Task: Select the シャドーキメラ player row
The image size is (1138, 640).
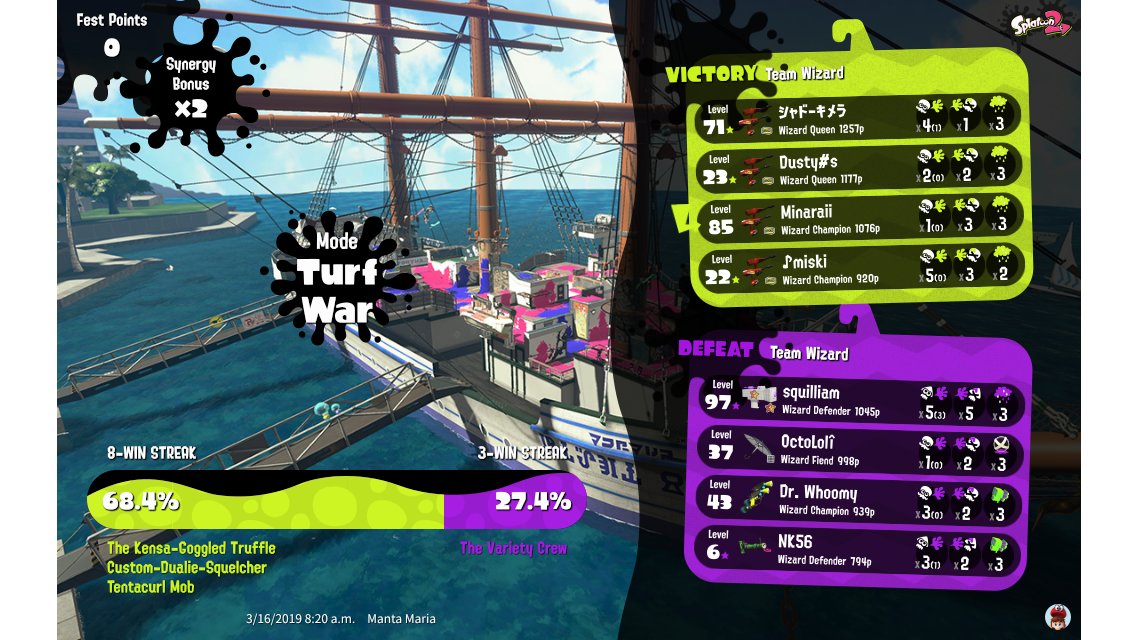Action: [x=860, y=117]
